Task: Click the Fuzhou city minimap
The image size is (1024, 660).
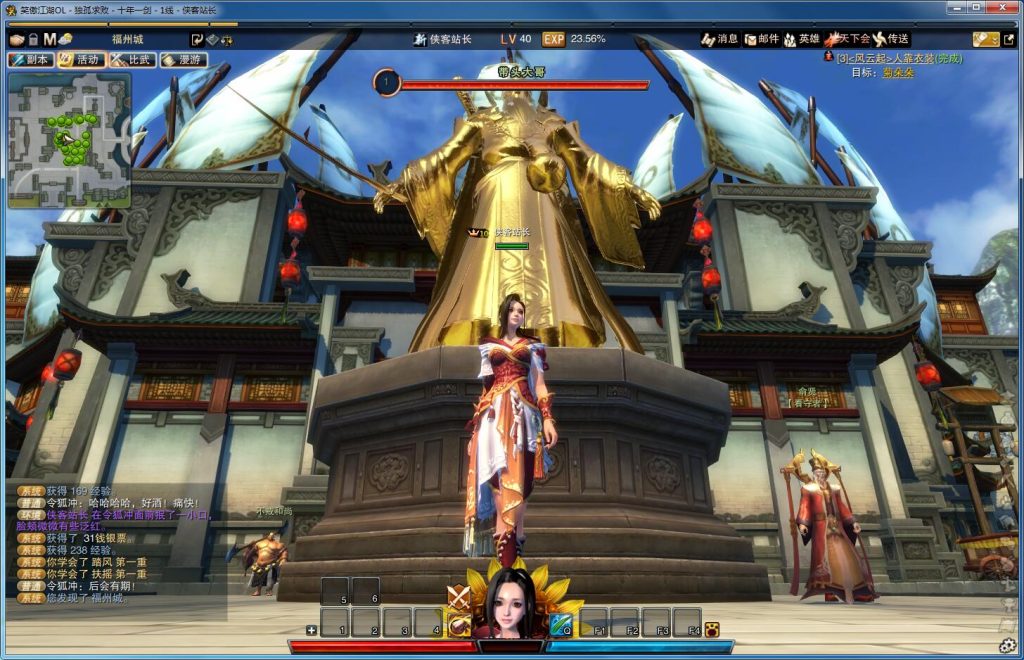Action: (x=69, y=140)
